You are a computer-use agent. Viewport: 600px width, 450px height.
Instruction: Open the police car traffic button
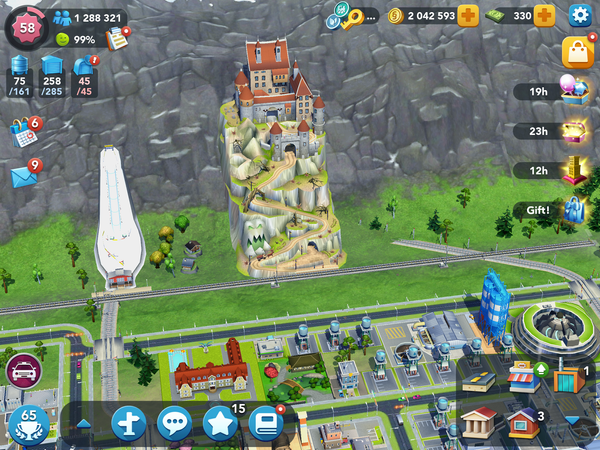coord(23,370)
